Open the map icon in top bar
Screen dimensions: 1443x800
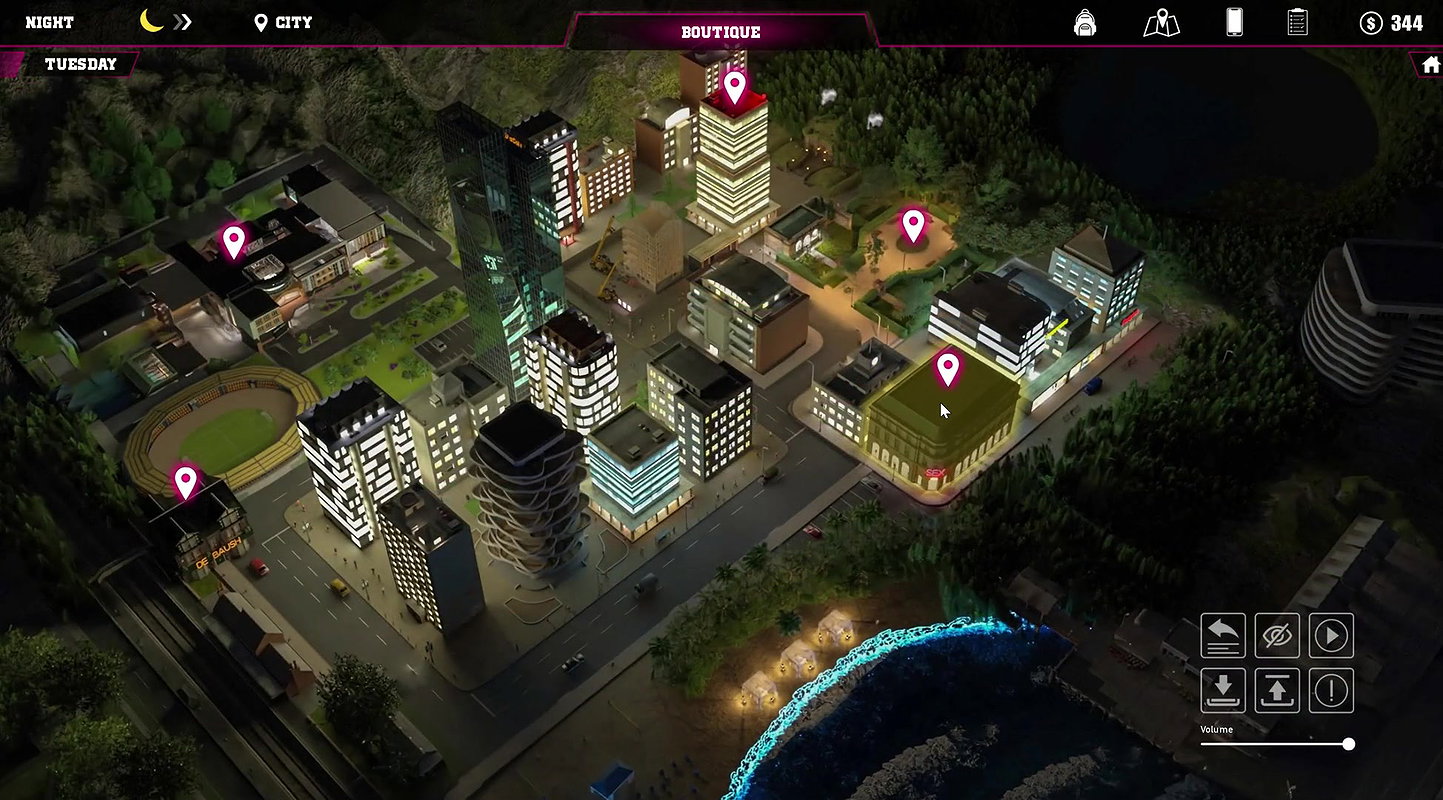[x=1161, y=22]
